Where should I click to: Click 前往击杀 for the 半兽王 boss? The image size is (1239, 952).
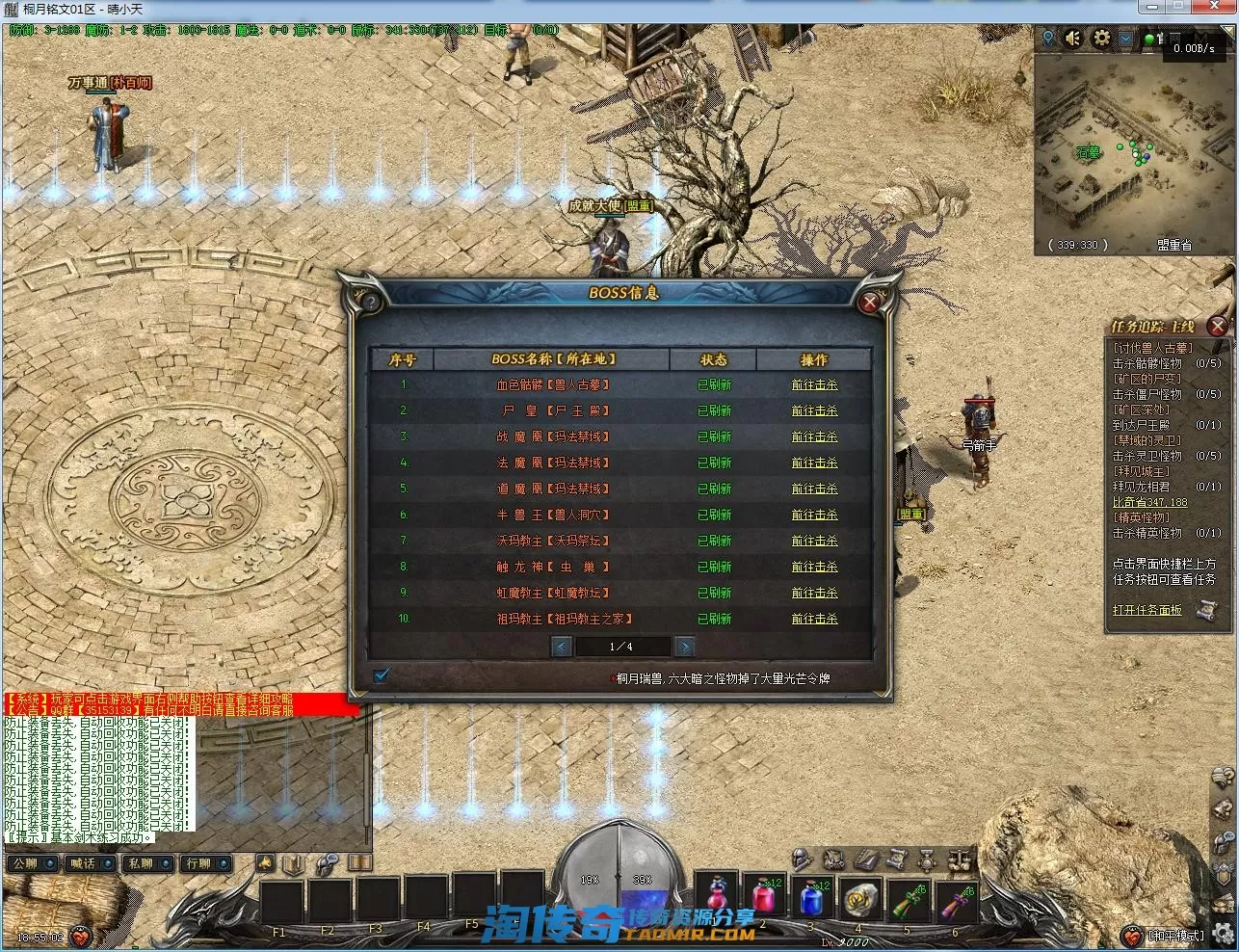coord(814,515)
